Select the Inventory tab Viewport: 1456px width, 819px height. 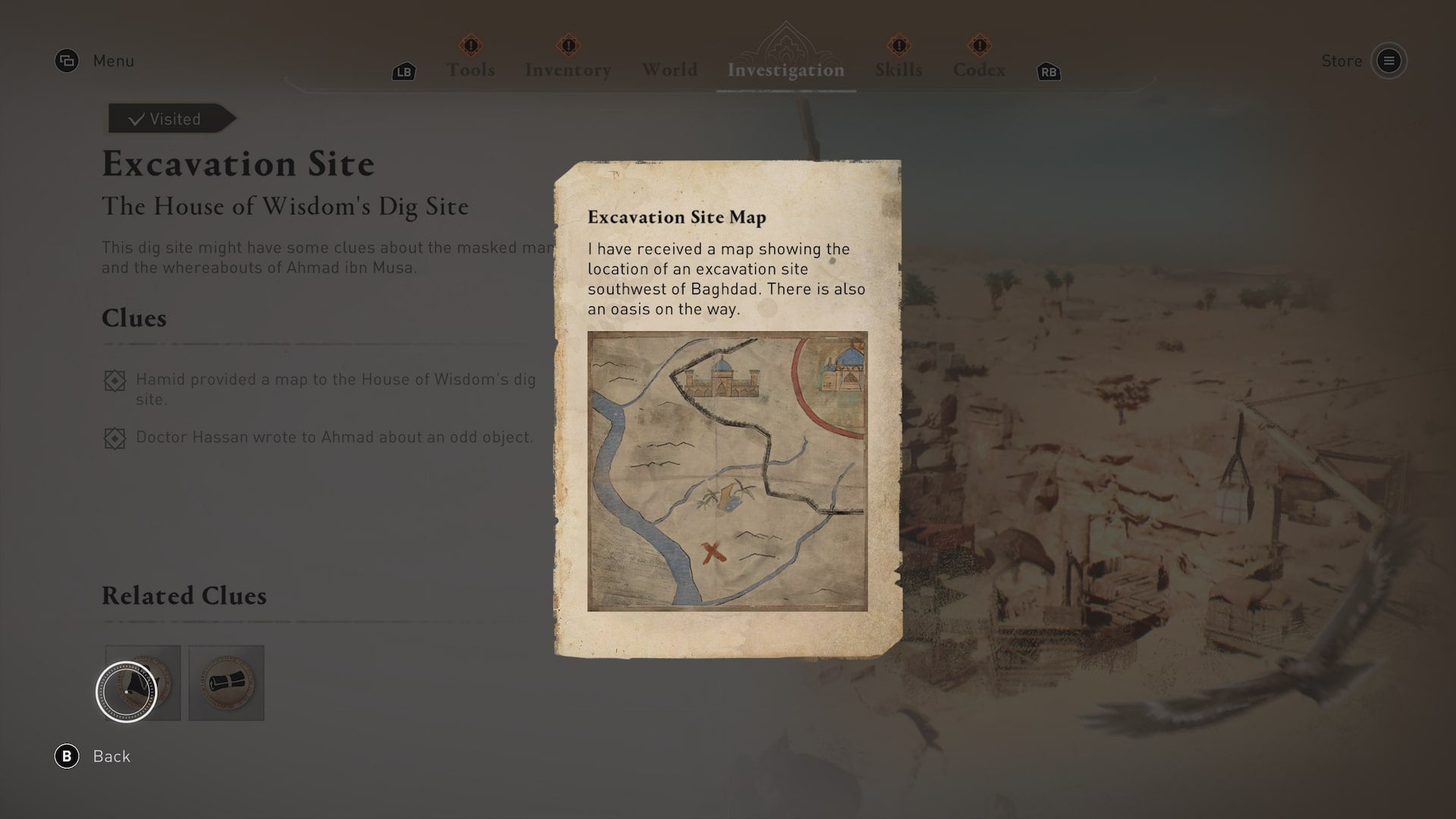pyautogui.click(x=567, y=69)
